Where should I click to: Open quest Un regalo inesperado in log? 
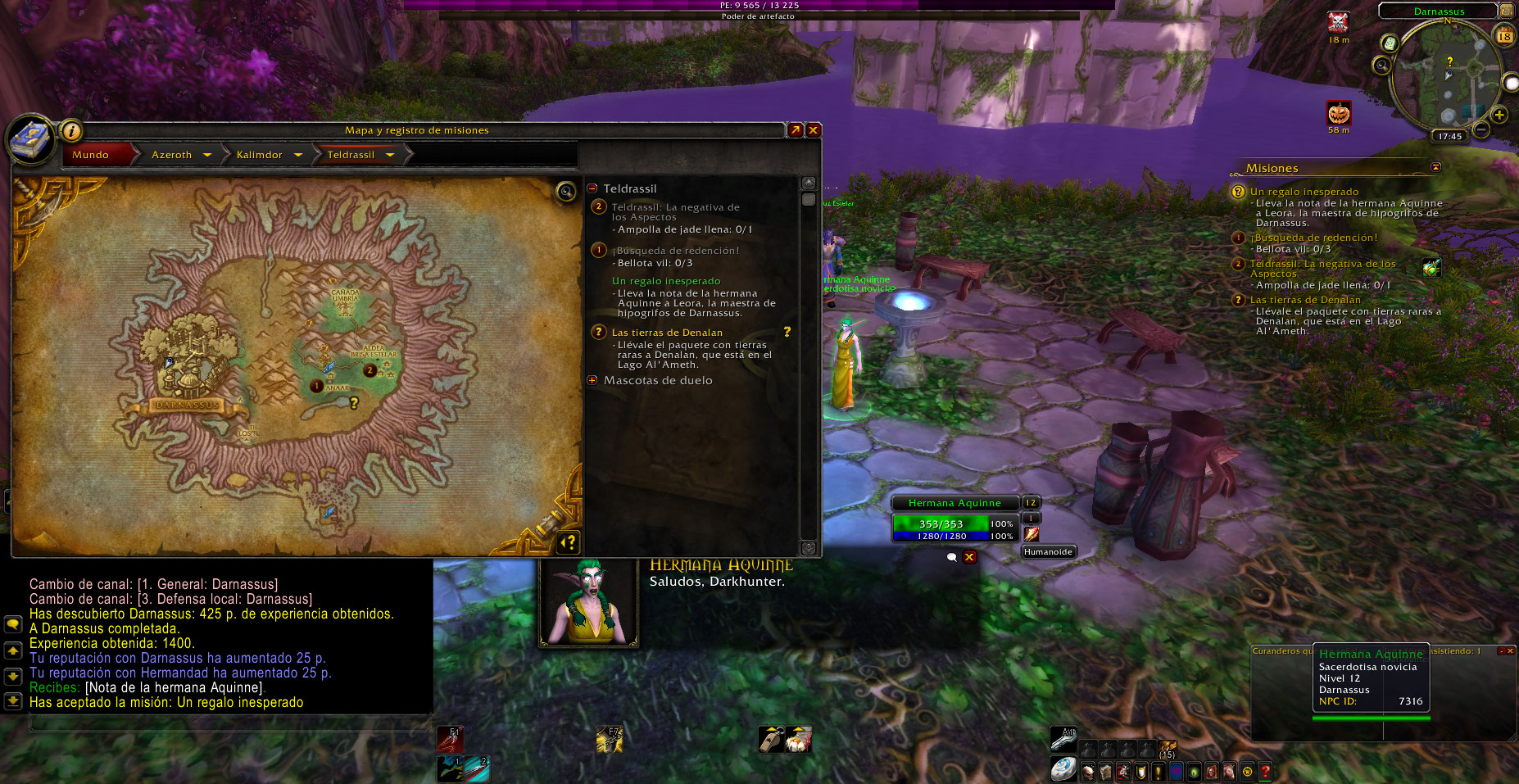coord(666,281)
